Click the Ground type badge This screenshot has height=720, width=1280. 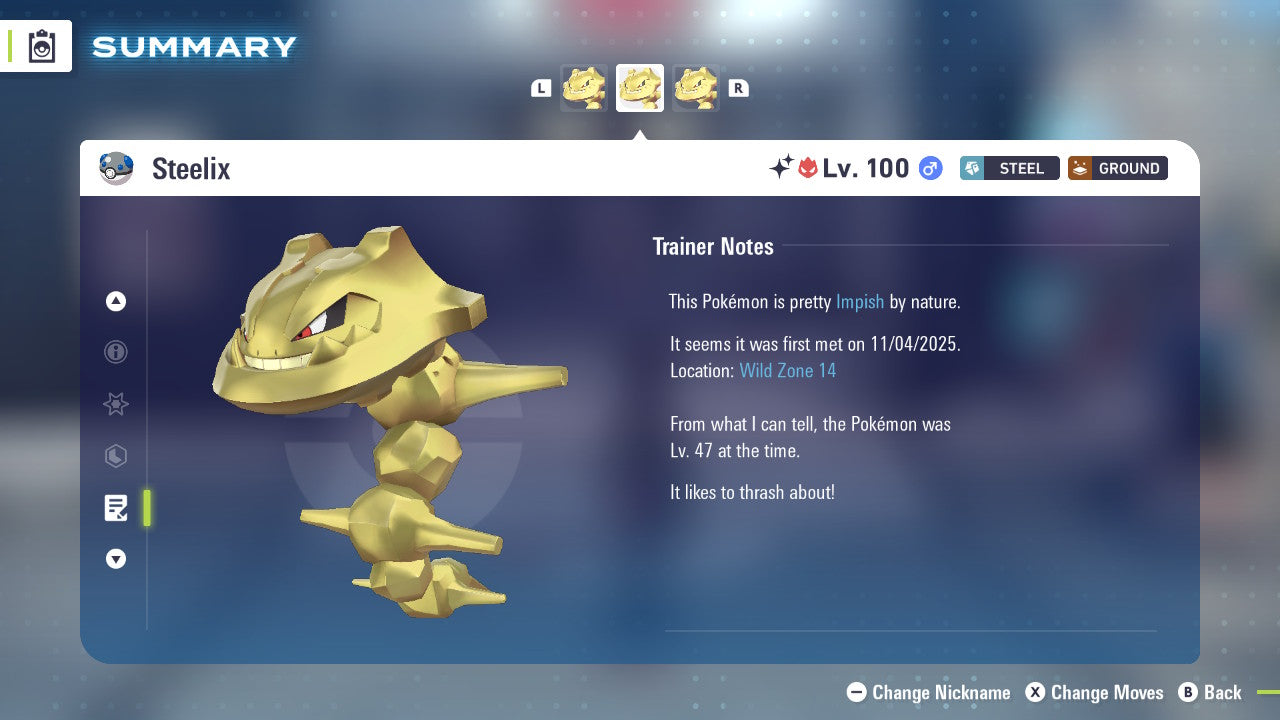[1117, 168]
